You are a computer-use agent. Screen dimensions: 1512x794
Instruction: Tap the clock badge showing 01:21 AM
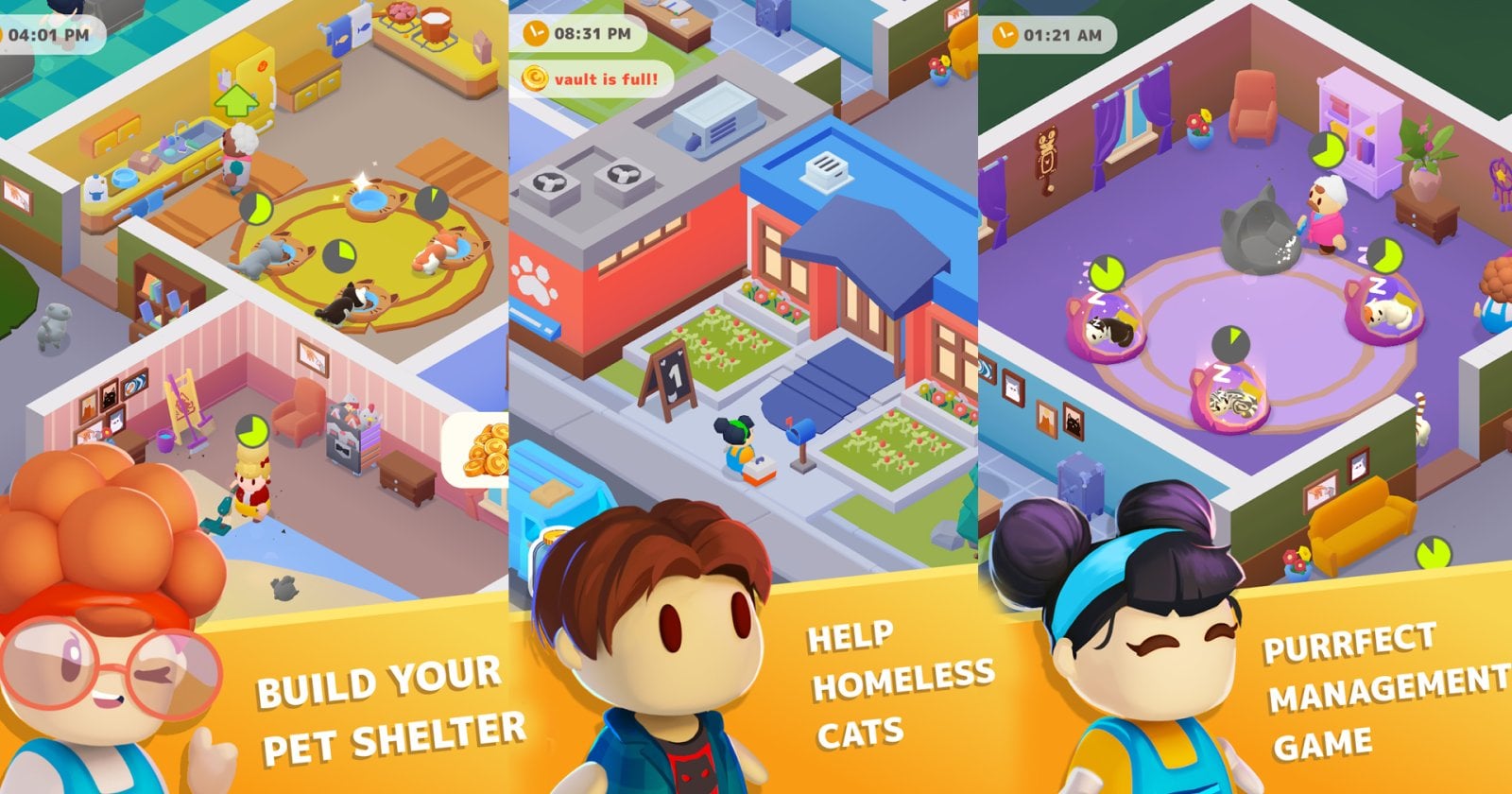pos(1051,36)
